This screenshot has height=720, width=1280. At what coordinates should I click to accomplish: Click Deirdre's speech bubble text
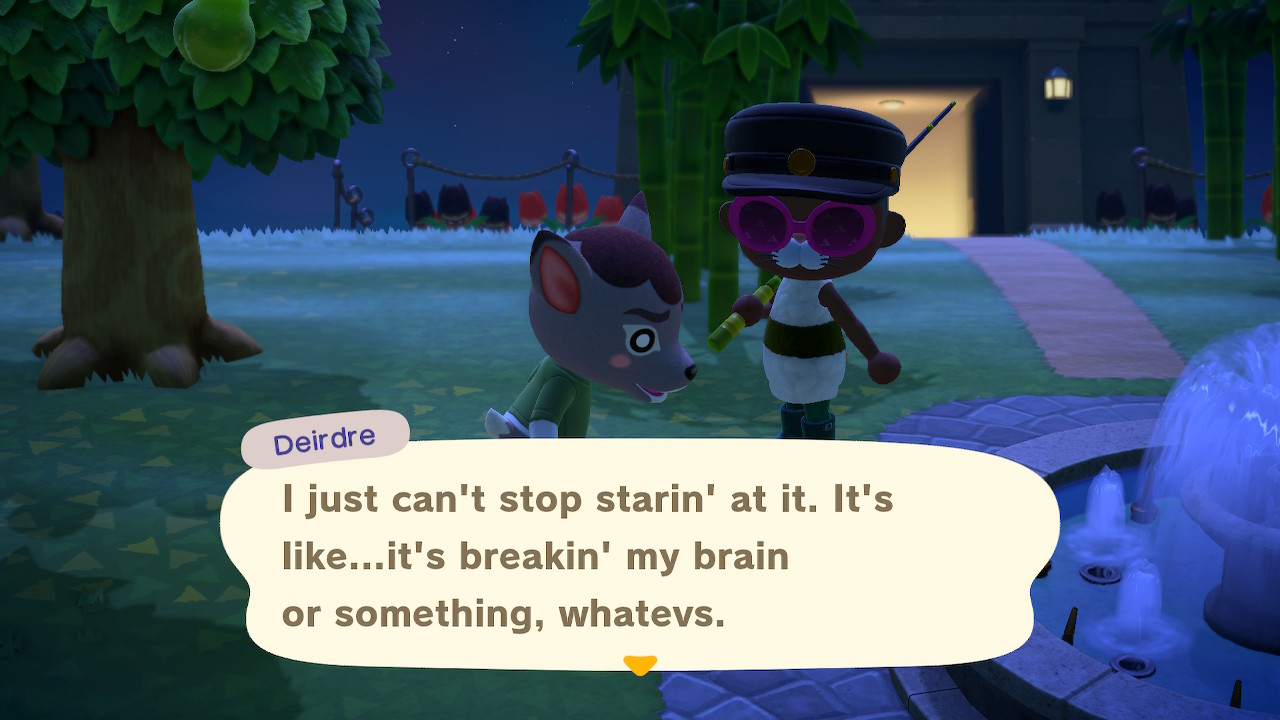coord(587,557)
